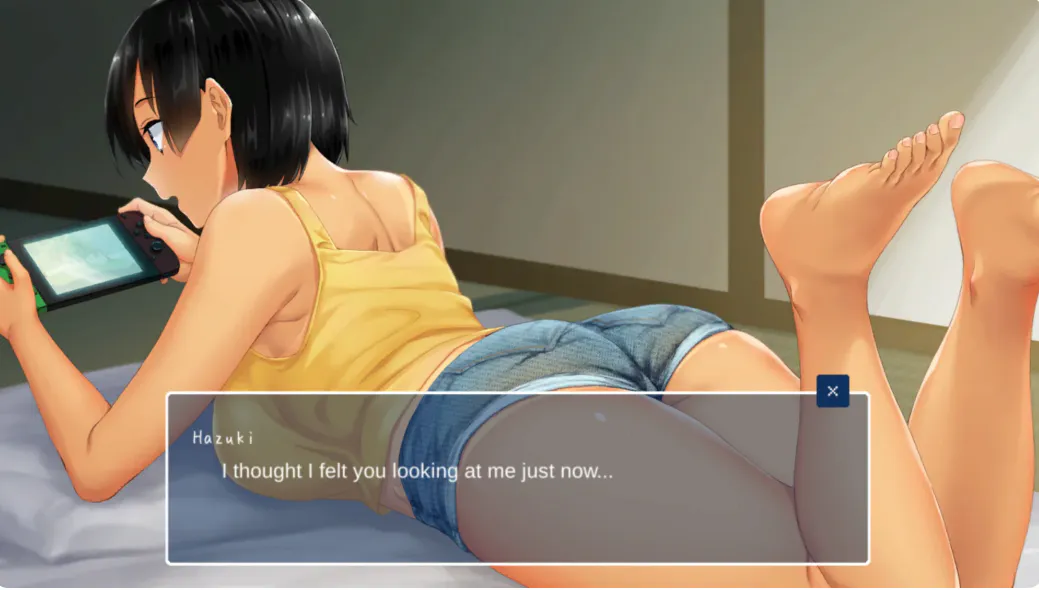
Task: Close the dialogue box with the X button
Action: (x=832, y=391)
